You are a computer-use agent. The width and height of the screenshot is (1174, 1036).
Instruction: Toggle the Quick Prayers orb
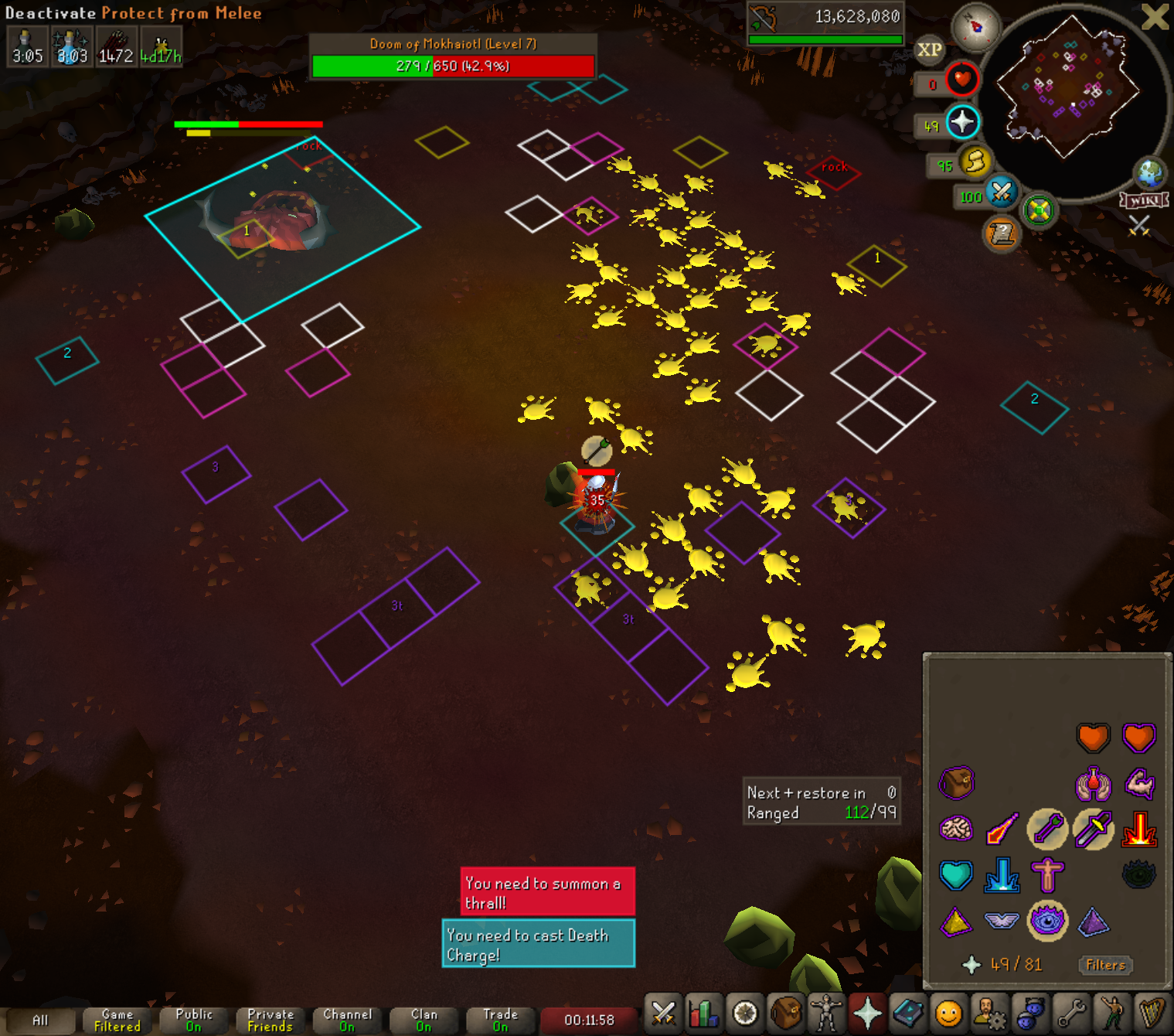click(961, 122)
